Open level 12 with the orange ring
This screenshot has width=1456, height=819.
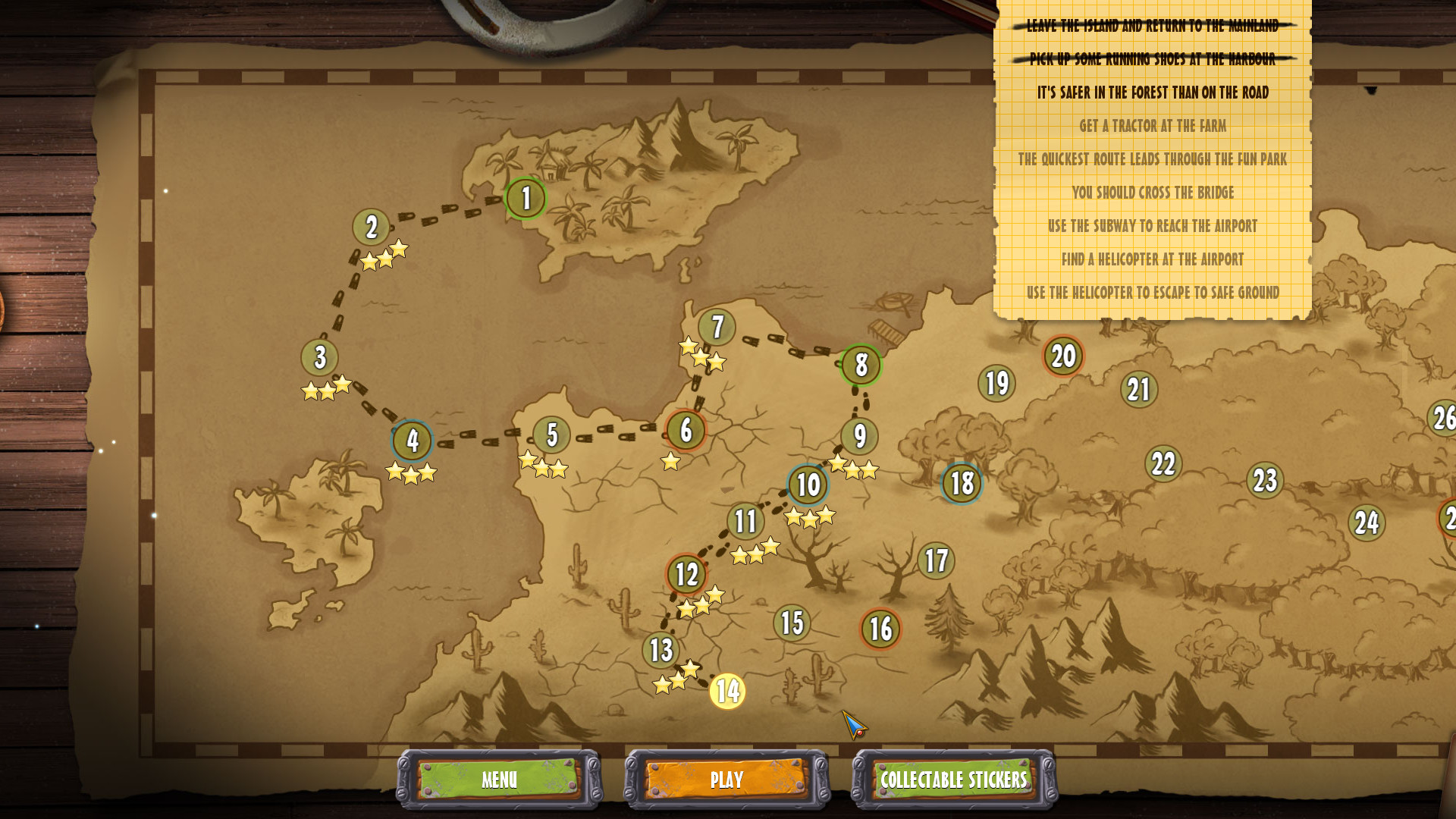tap(686, 574)
